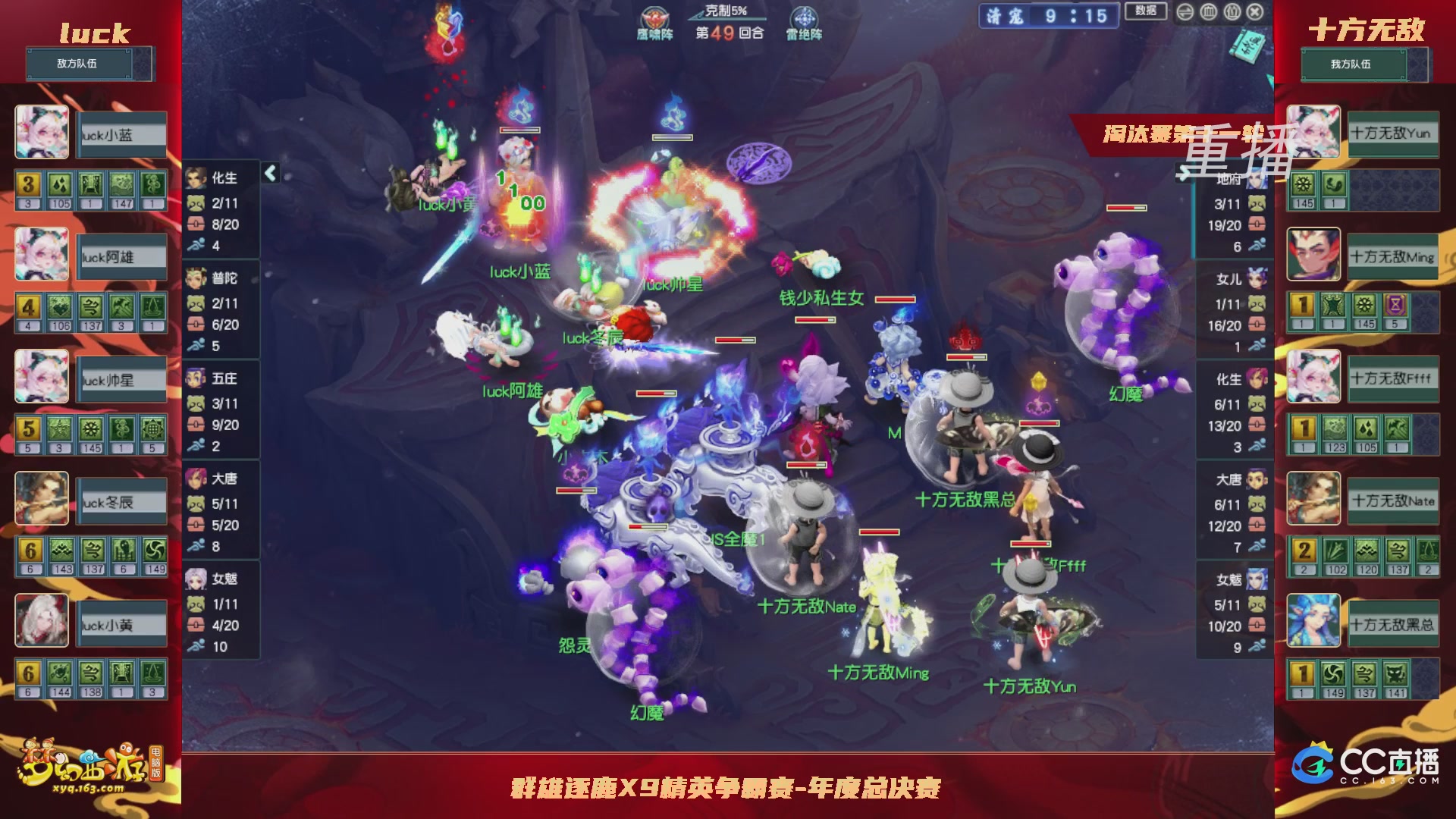Select the summon-count pet icon beside 化生's 2/11
Screen dimensions: 1456x819
196,202
